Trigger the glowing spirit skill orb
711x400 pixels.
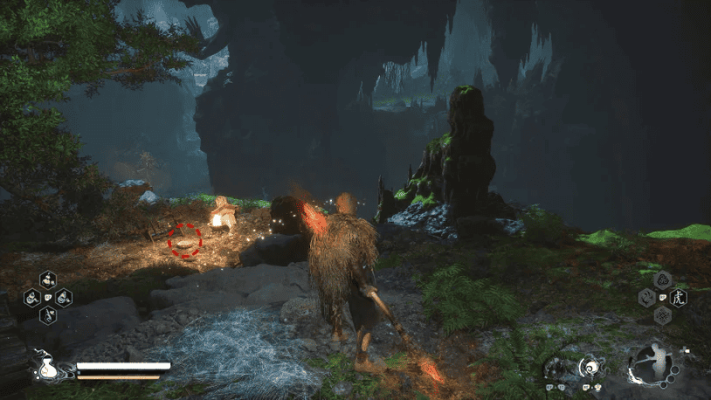click(x=591, y=367)
